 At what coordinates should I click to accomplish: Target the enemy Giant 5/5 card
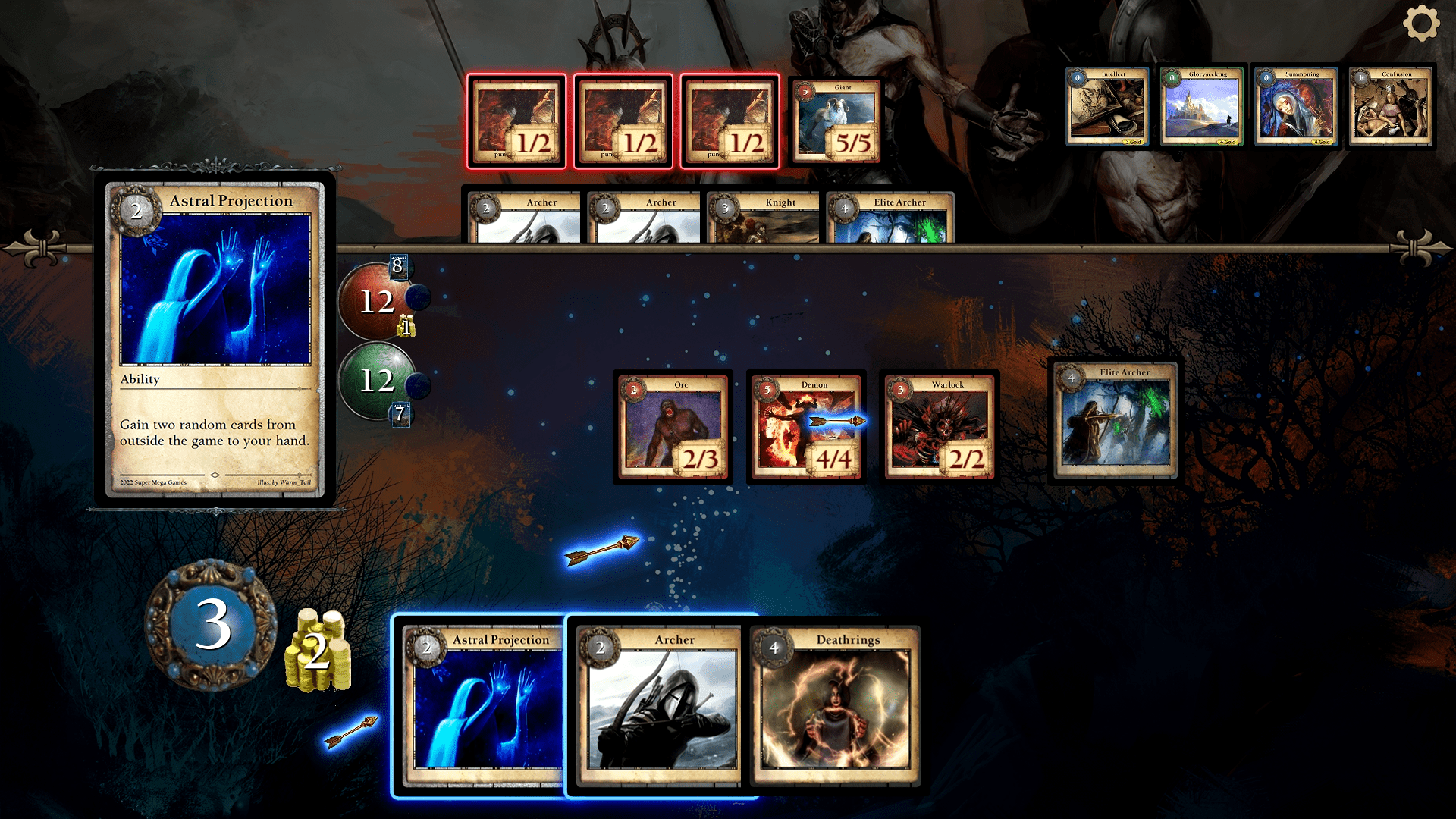(836, 121)
